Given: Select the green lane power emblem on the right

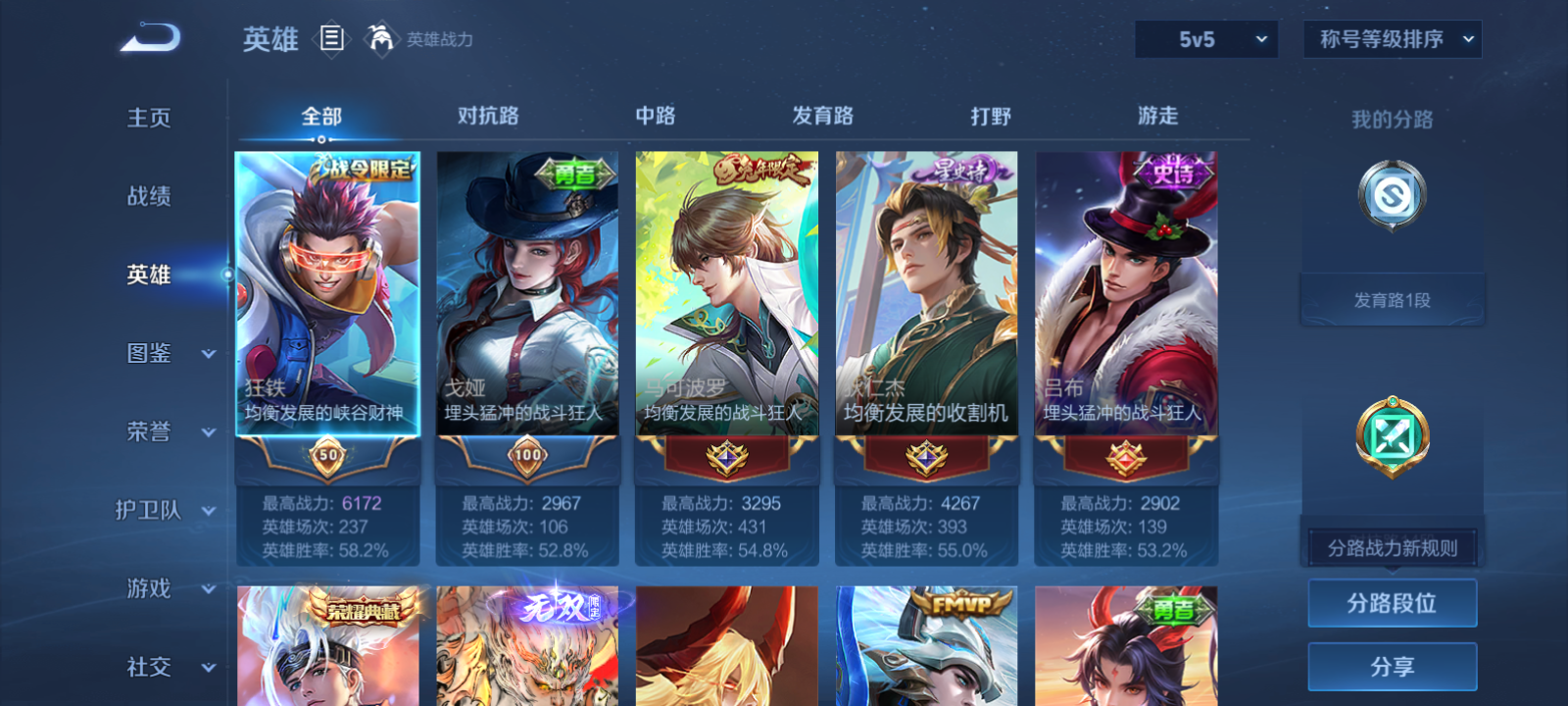Looking at the screenshot, I should click(1391, 438).
